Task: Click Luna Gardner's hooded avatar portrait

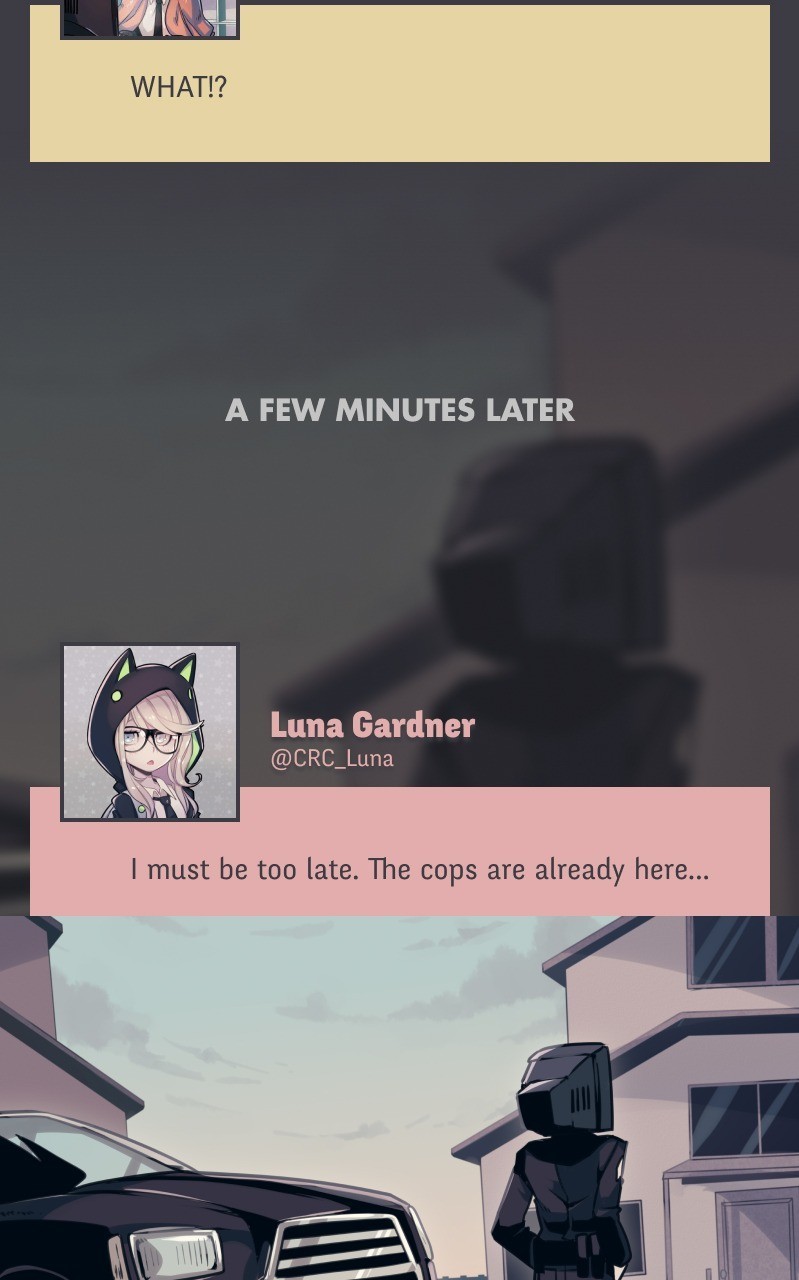Action: pos(150,732)
